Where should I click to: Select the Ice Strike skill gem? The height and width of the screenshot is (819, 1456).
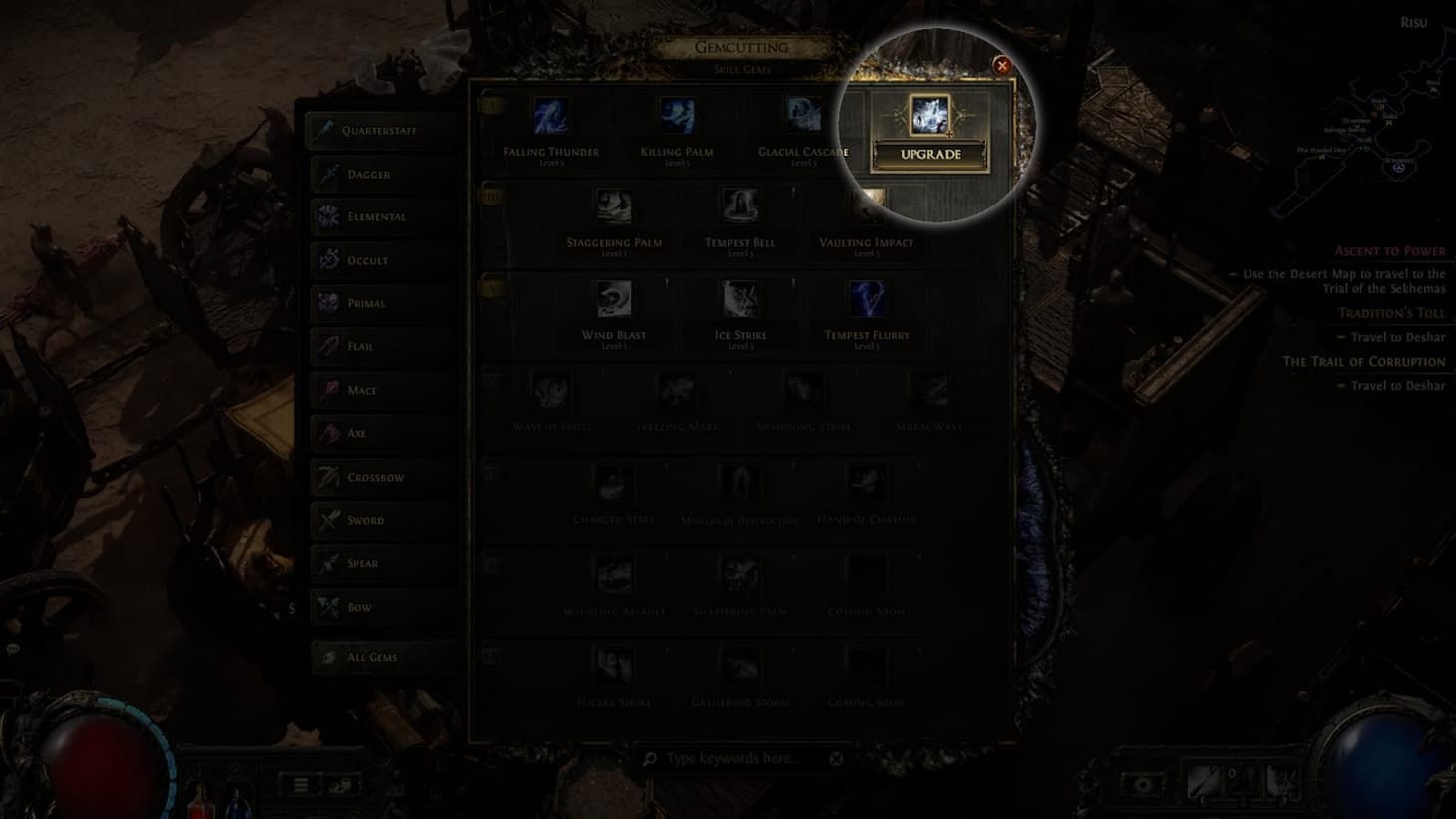pos(740,299)
